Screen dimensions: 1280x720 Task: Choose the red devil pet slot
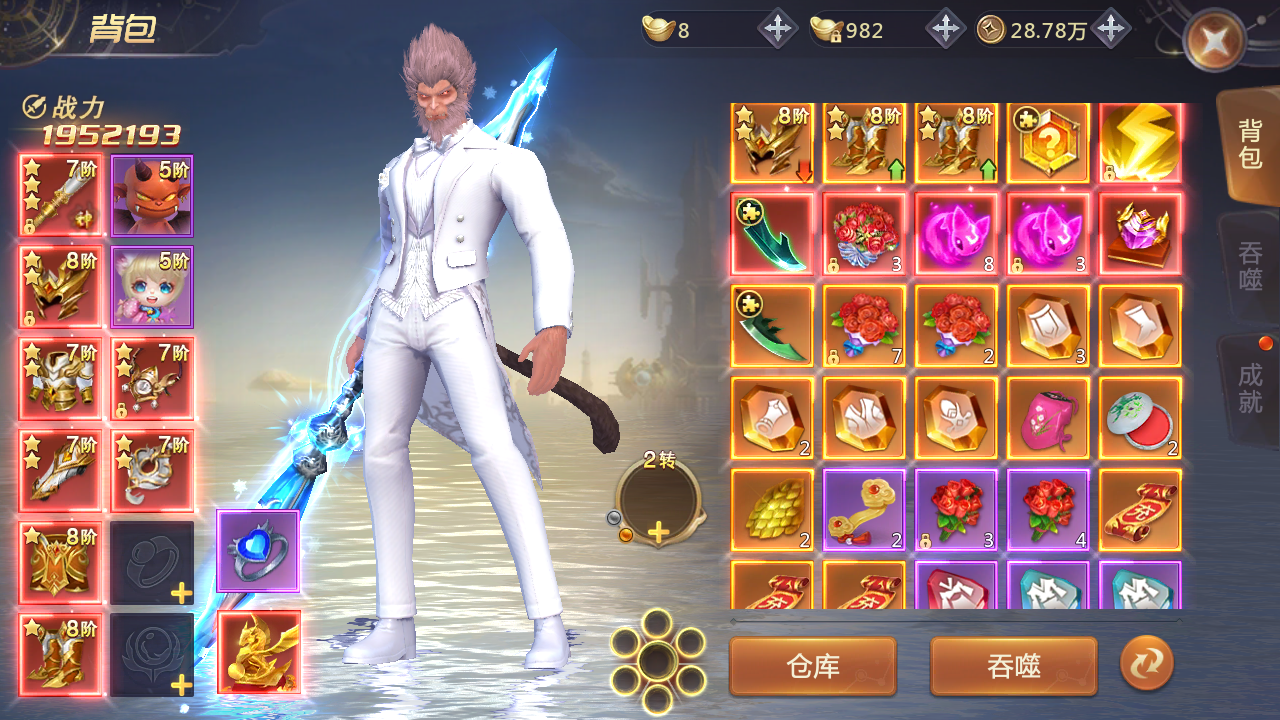(x=152, y=195)
